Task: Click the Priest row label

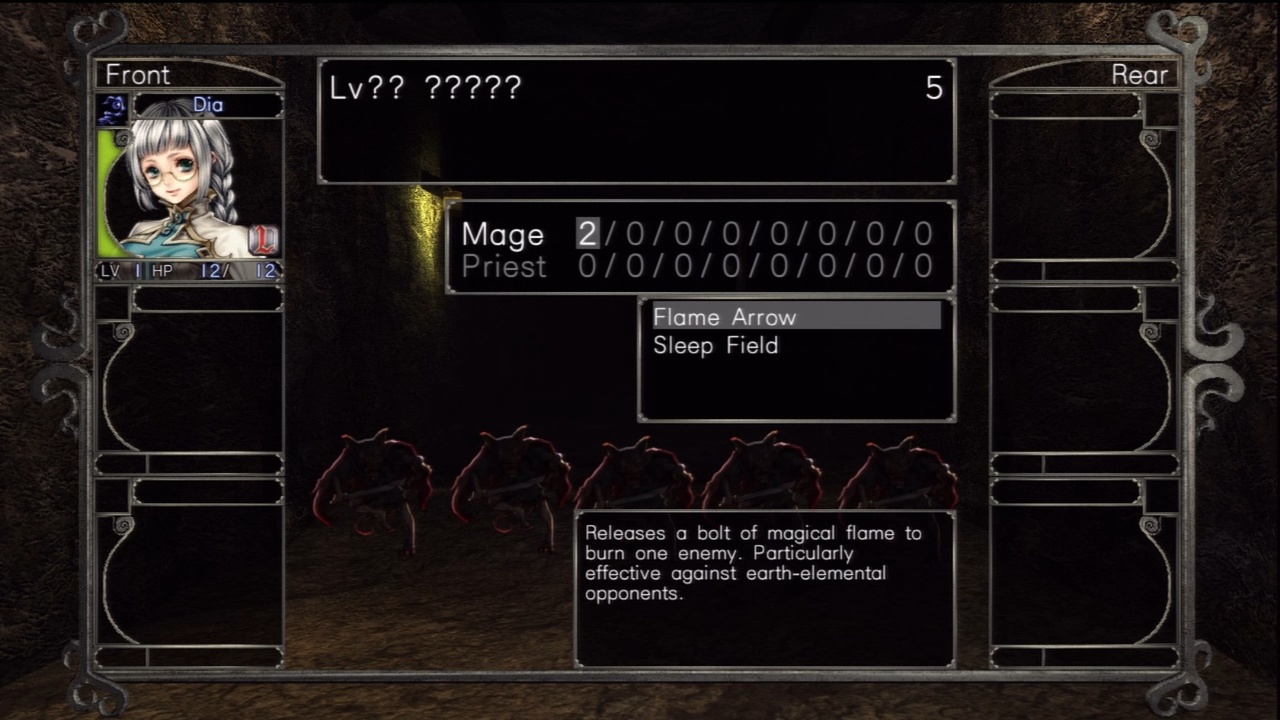Action: coord(503,266)
